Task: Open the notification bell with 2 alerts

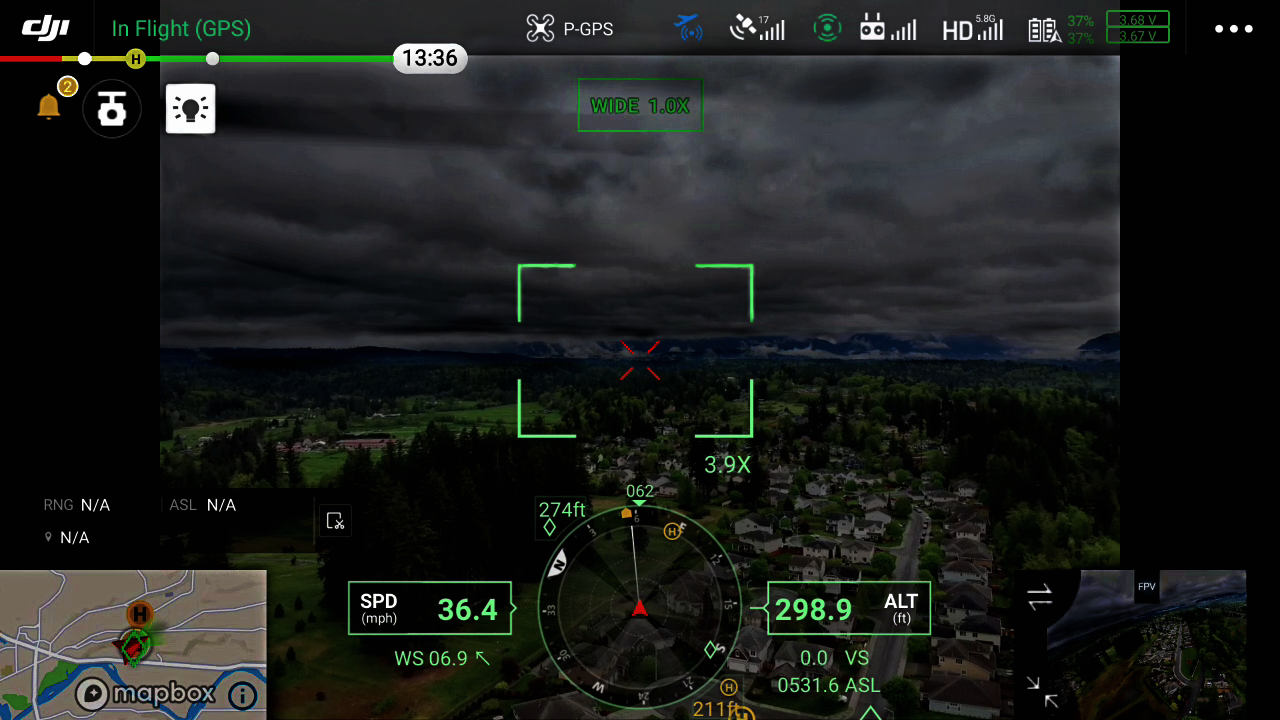Action: (x=50, y=108)
